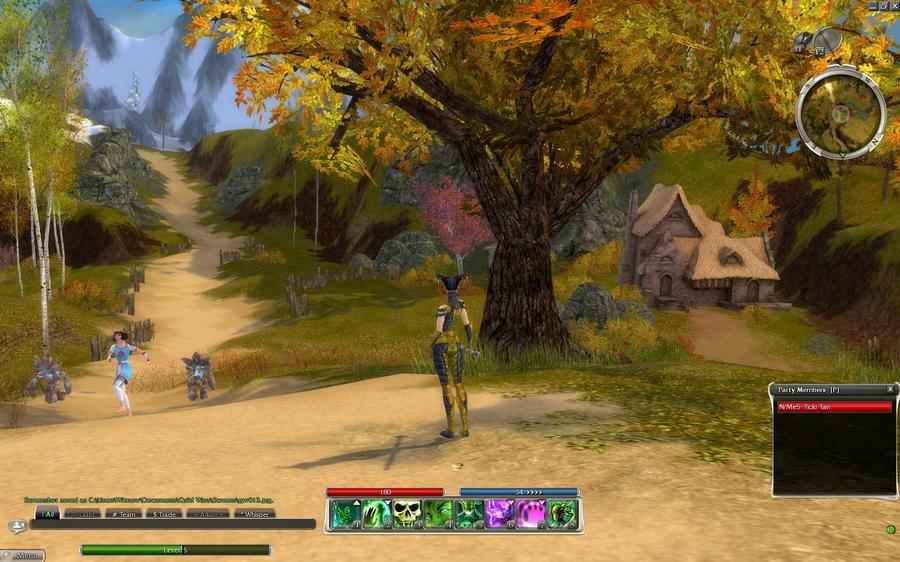Cast the purple lightning skill in slot 6

pos(500,514)
